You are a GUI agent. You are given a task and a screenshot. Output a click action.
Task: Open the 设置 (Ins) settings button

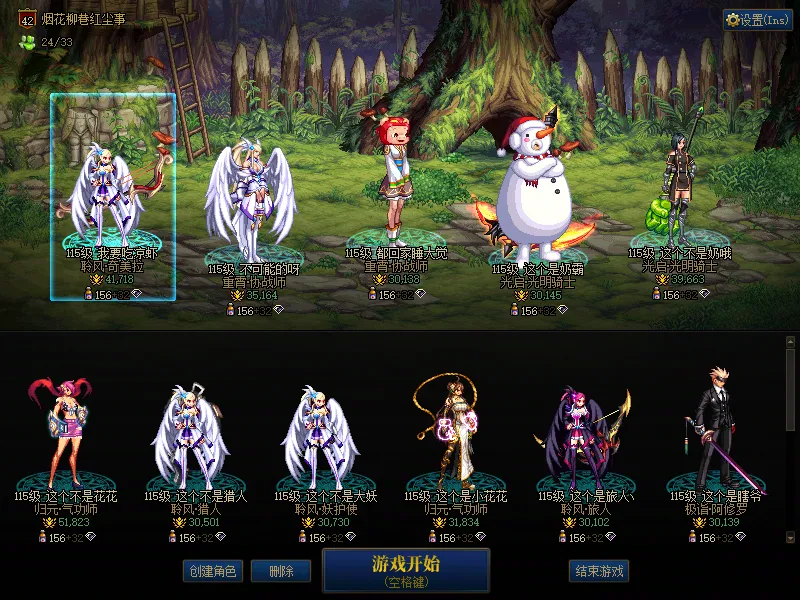tap(758, 20)
